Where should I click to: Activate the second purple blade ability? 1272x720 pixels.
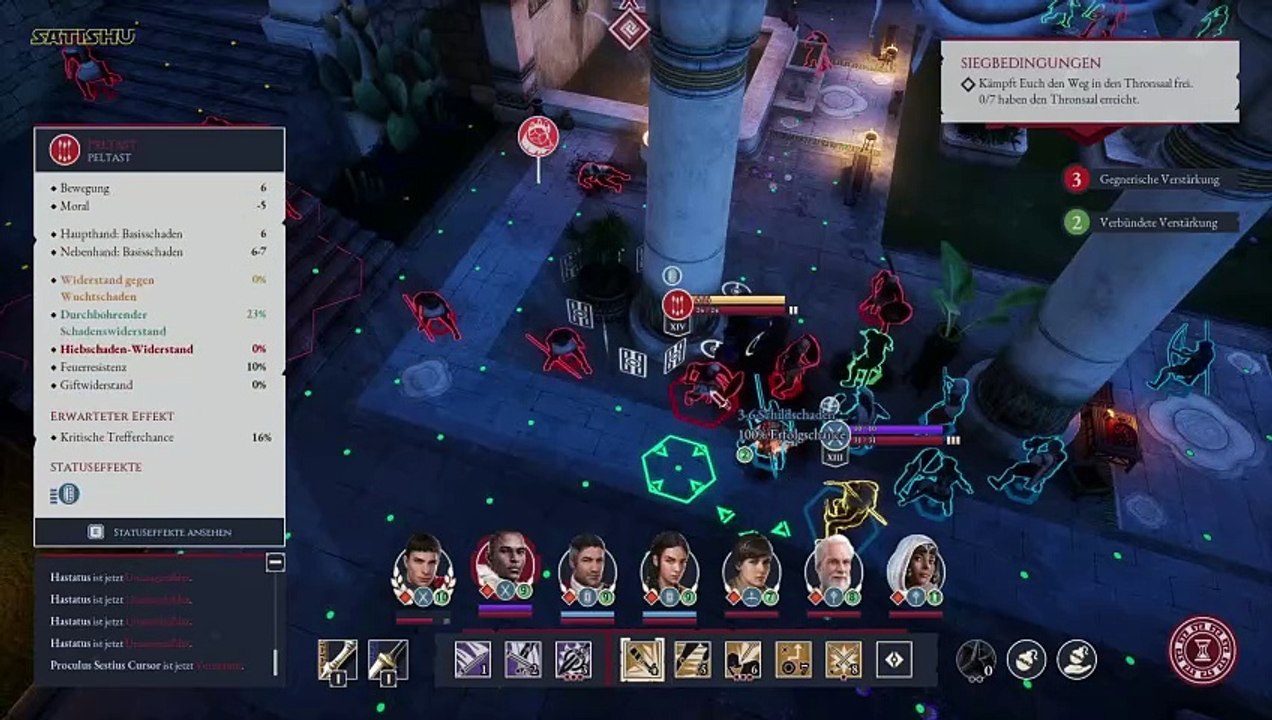522,660
